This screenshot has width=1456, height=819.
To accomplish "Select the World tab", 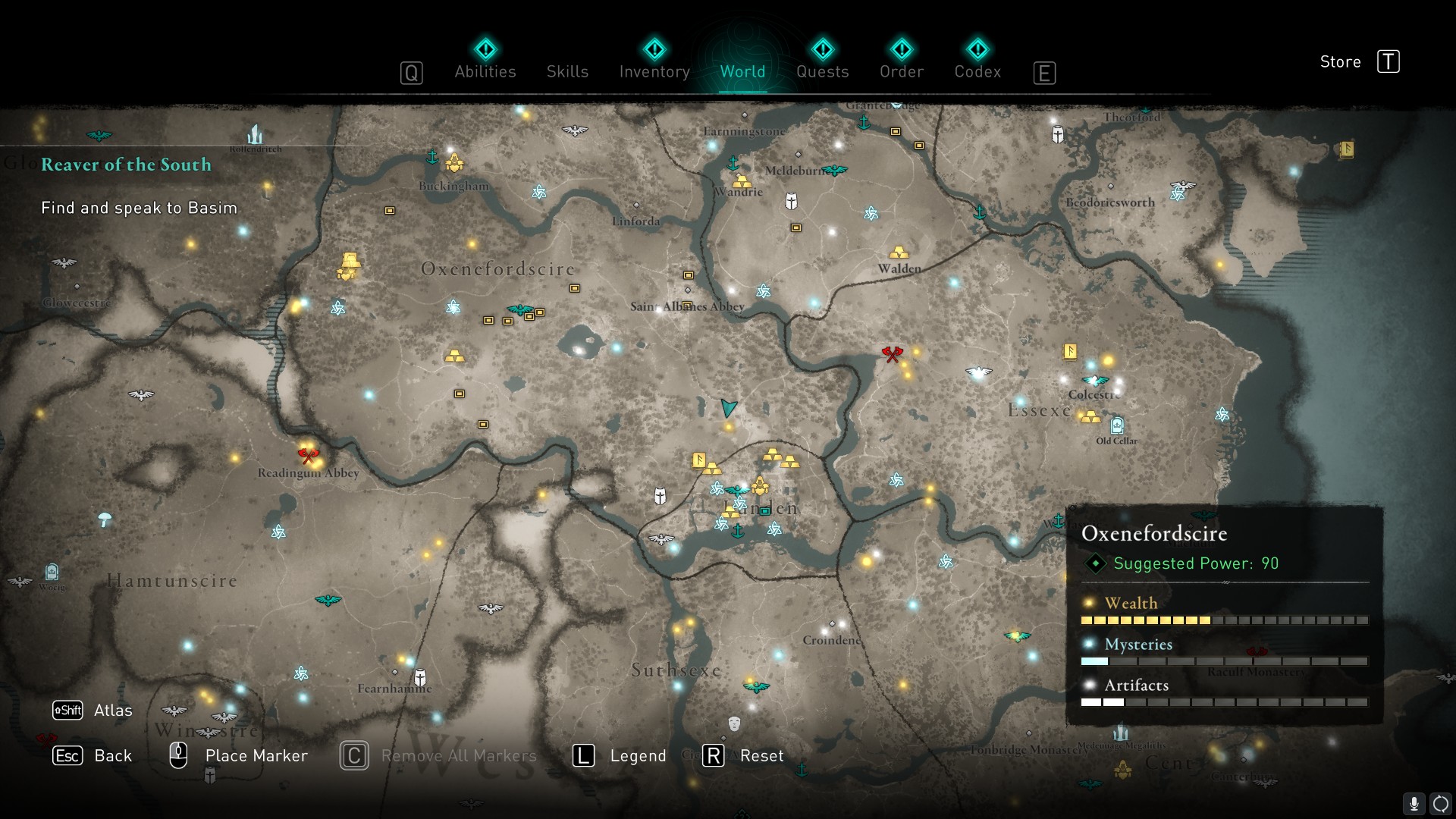I will click(742, 71).
